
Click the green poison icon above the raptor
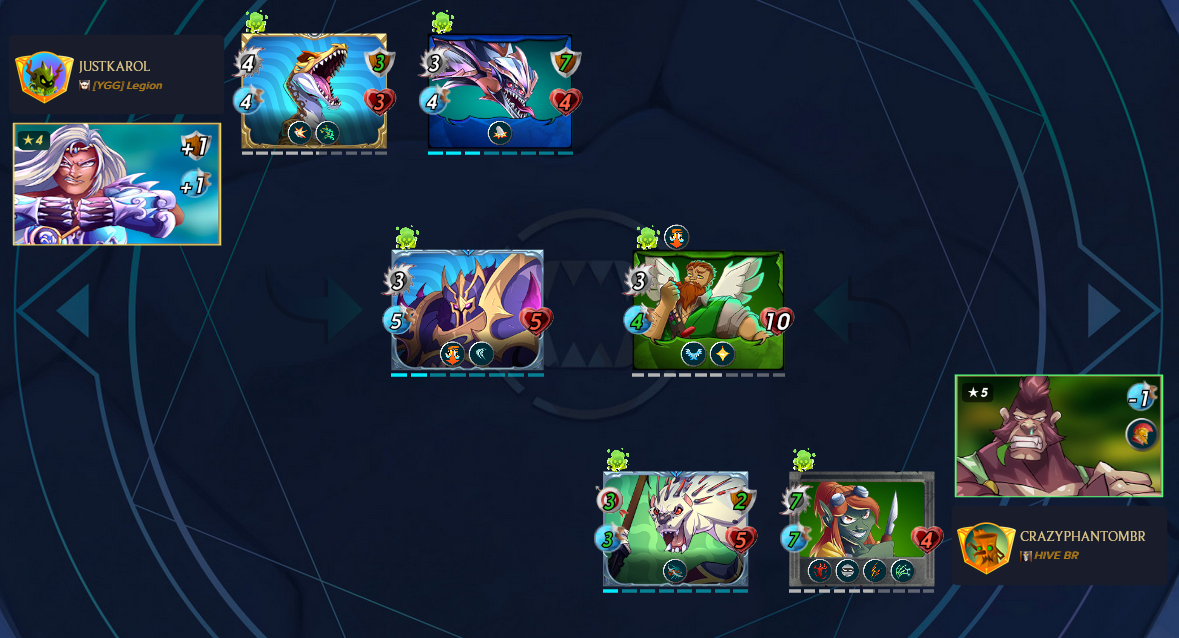tap(256, 22)
